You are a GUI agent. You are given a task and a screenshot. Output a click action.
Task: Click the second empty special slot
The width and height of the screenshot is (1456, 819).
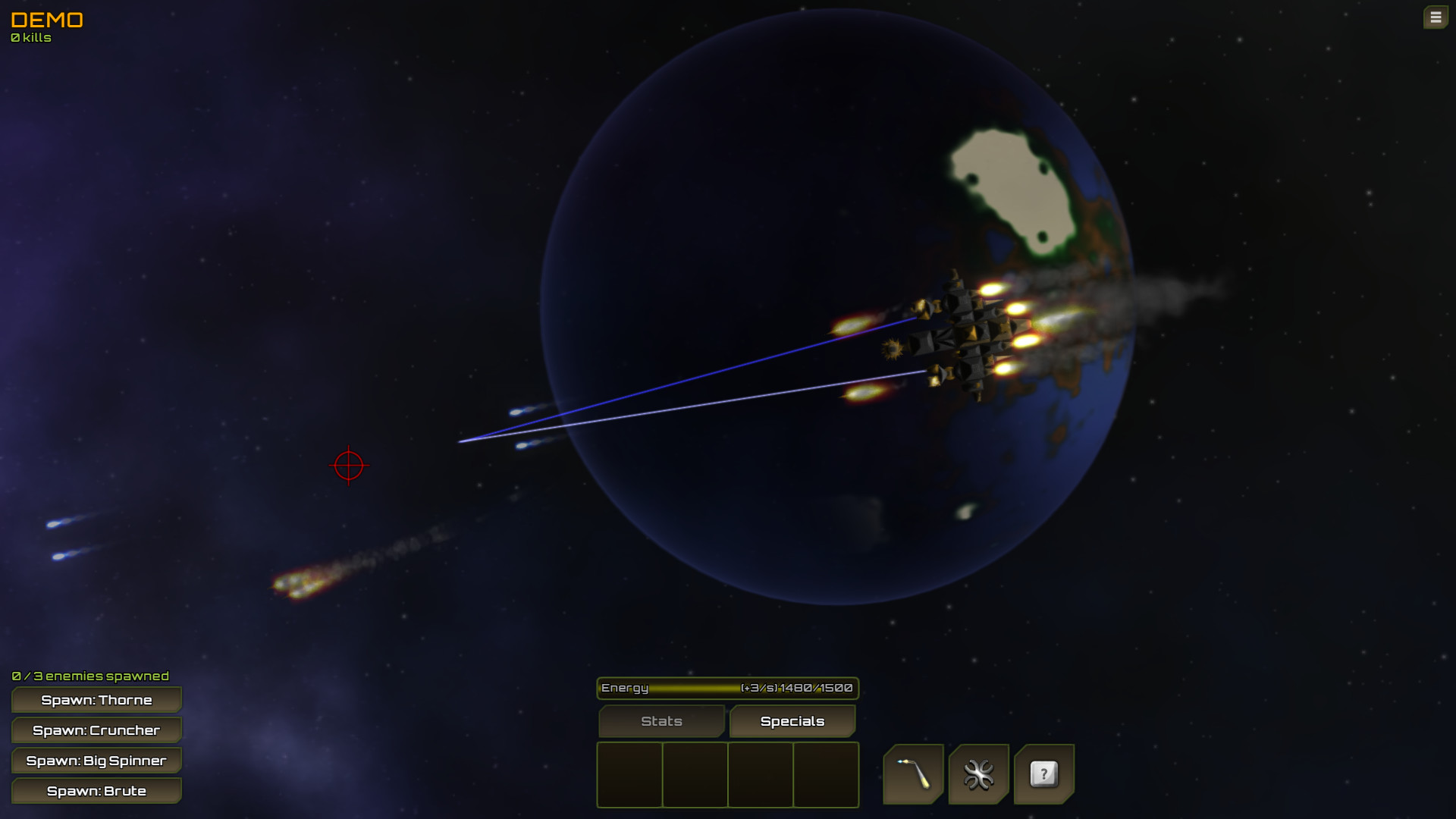tap(695, 775)
